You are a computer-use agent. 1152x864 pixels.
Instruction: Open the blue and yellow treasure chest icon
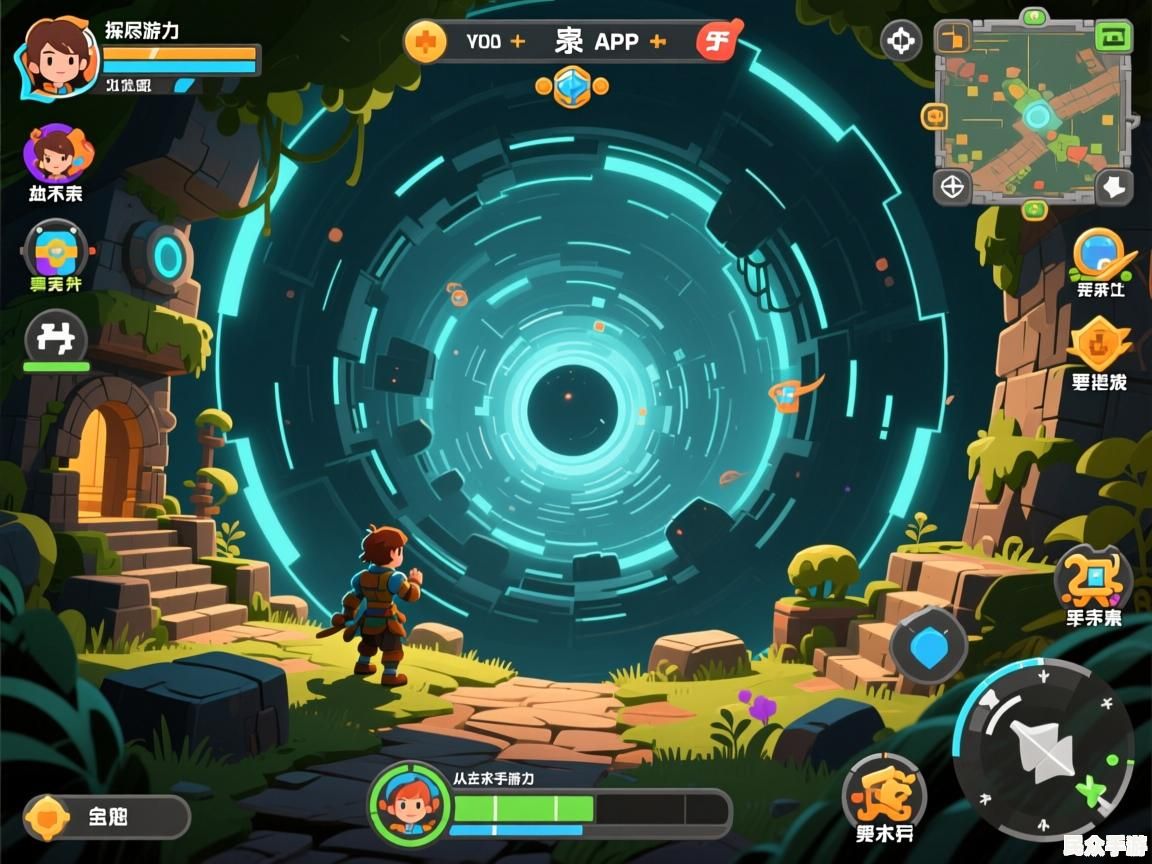[55, 250]
